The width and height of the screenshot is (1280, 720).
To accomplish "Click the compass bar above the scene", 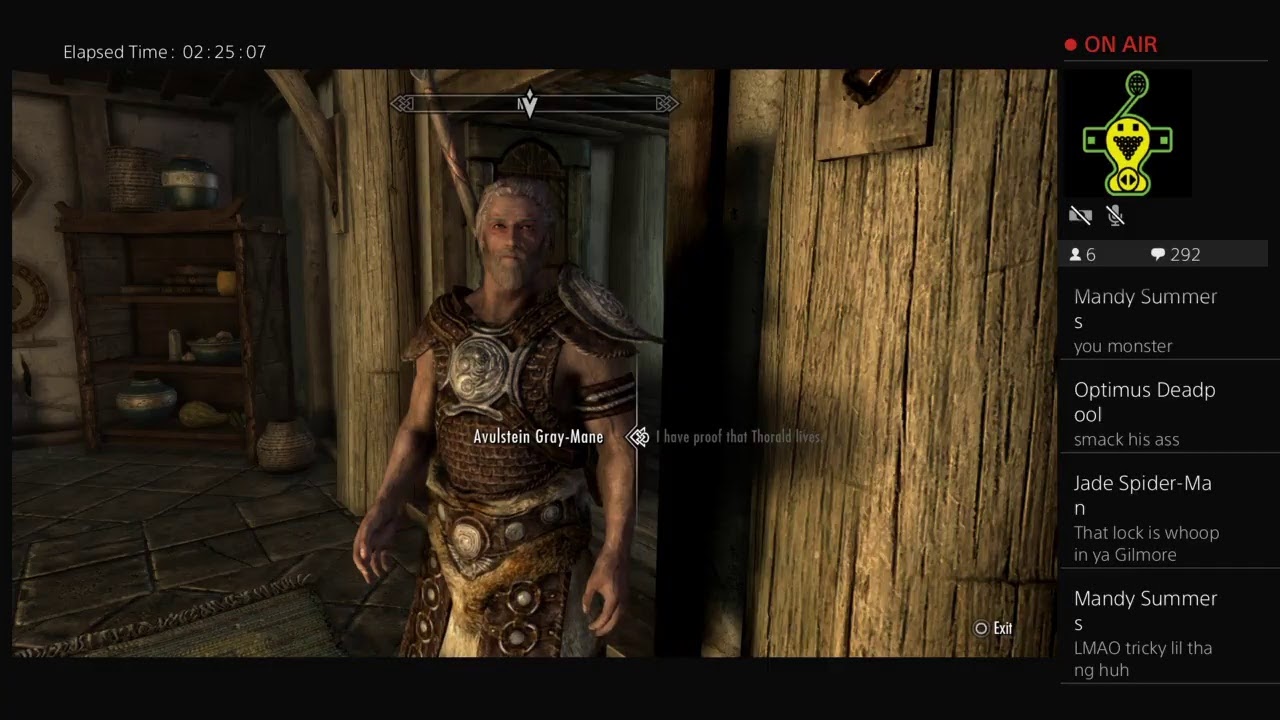I will [532, 103].
